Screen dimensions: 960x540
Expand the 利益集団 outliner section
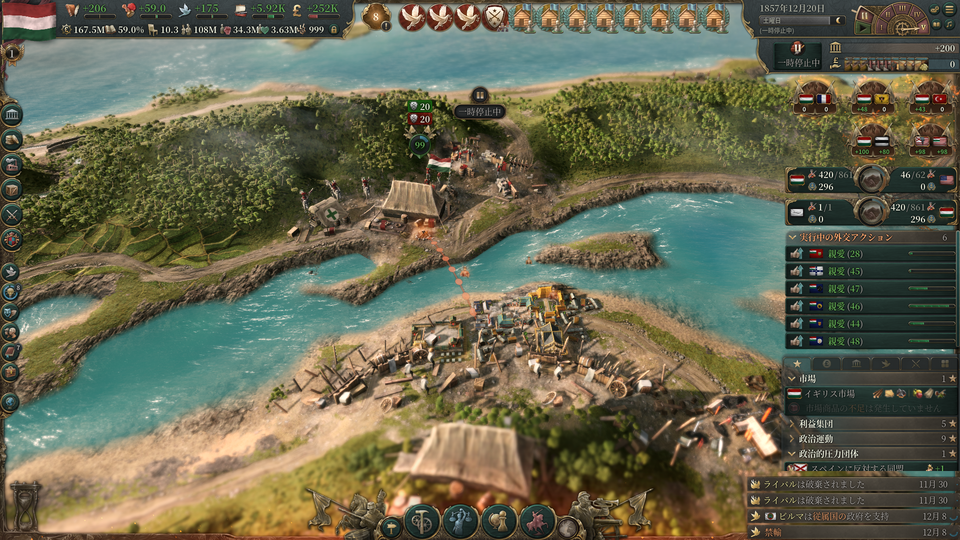coord(793,424)
